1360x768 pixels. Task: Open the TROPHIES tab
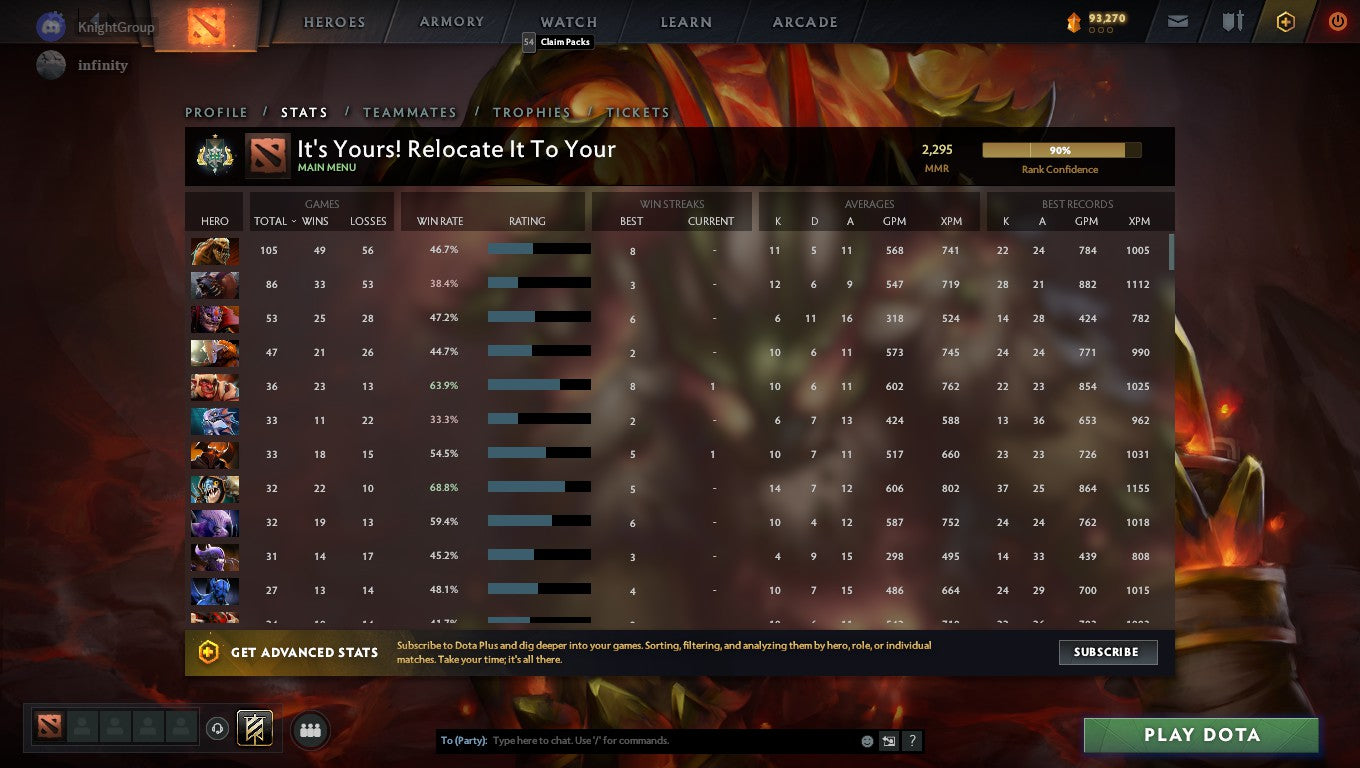(x=532, y=112)
